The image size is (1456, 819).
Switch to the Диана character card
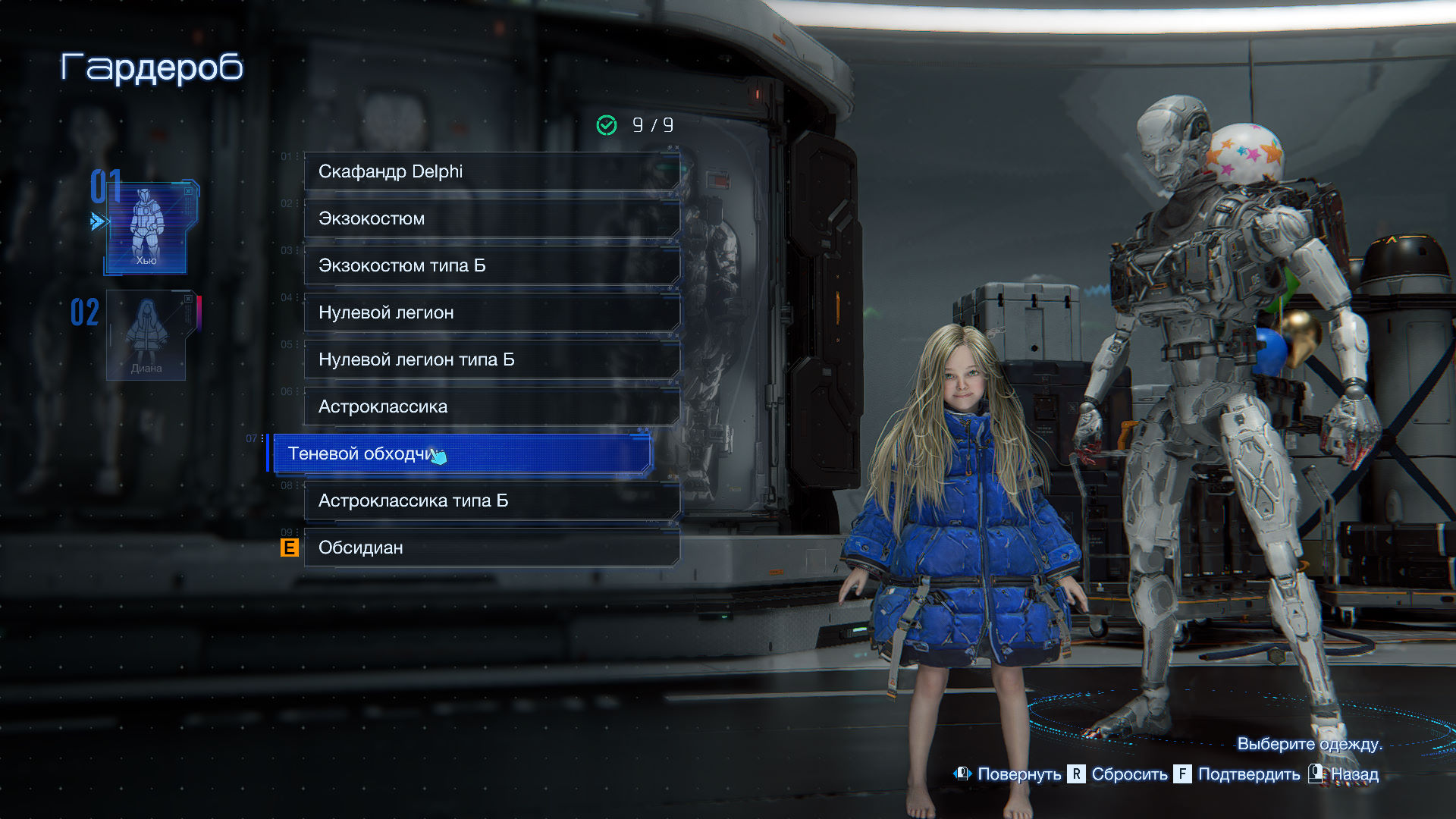(x=146, y=335)
